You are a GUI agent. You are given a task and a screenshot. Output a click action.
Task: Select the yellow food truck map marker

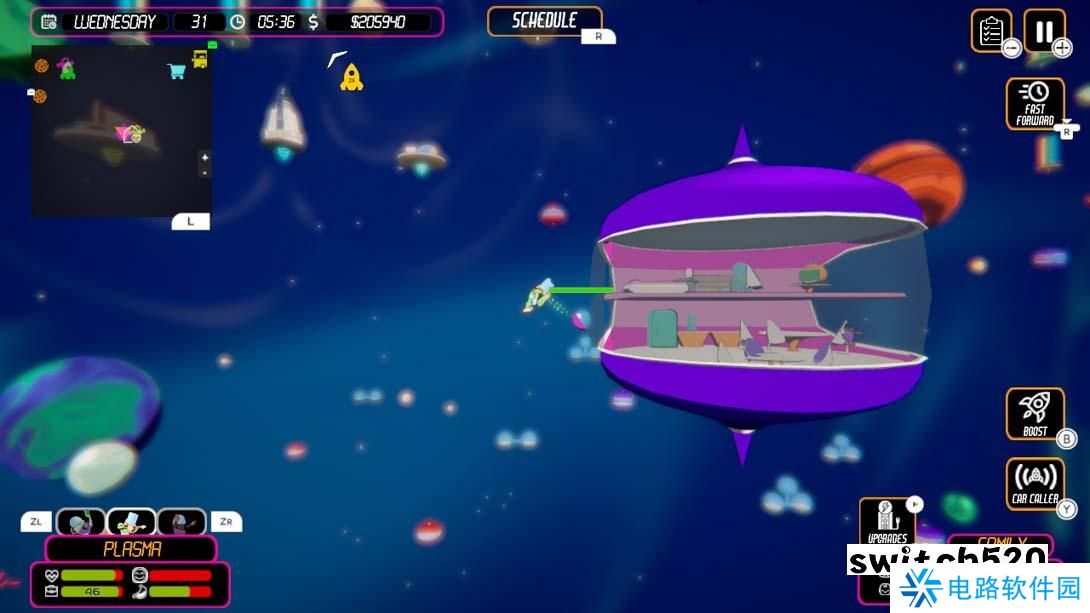[199, 60]
